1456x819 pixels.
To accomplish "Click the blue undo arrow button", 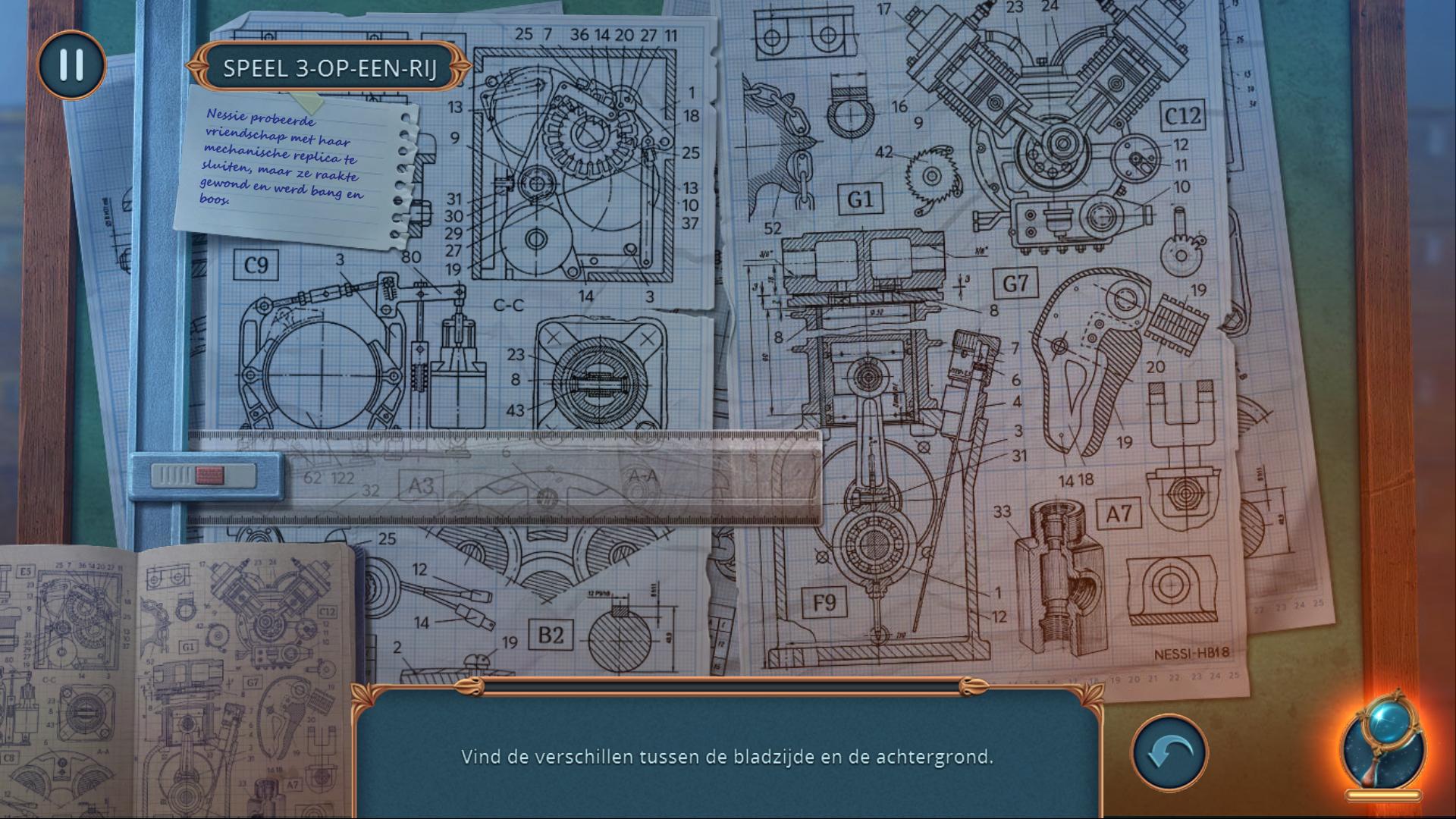I will point(1169,753).
